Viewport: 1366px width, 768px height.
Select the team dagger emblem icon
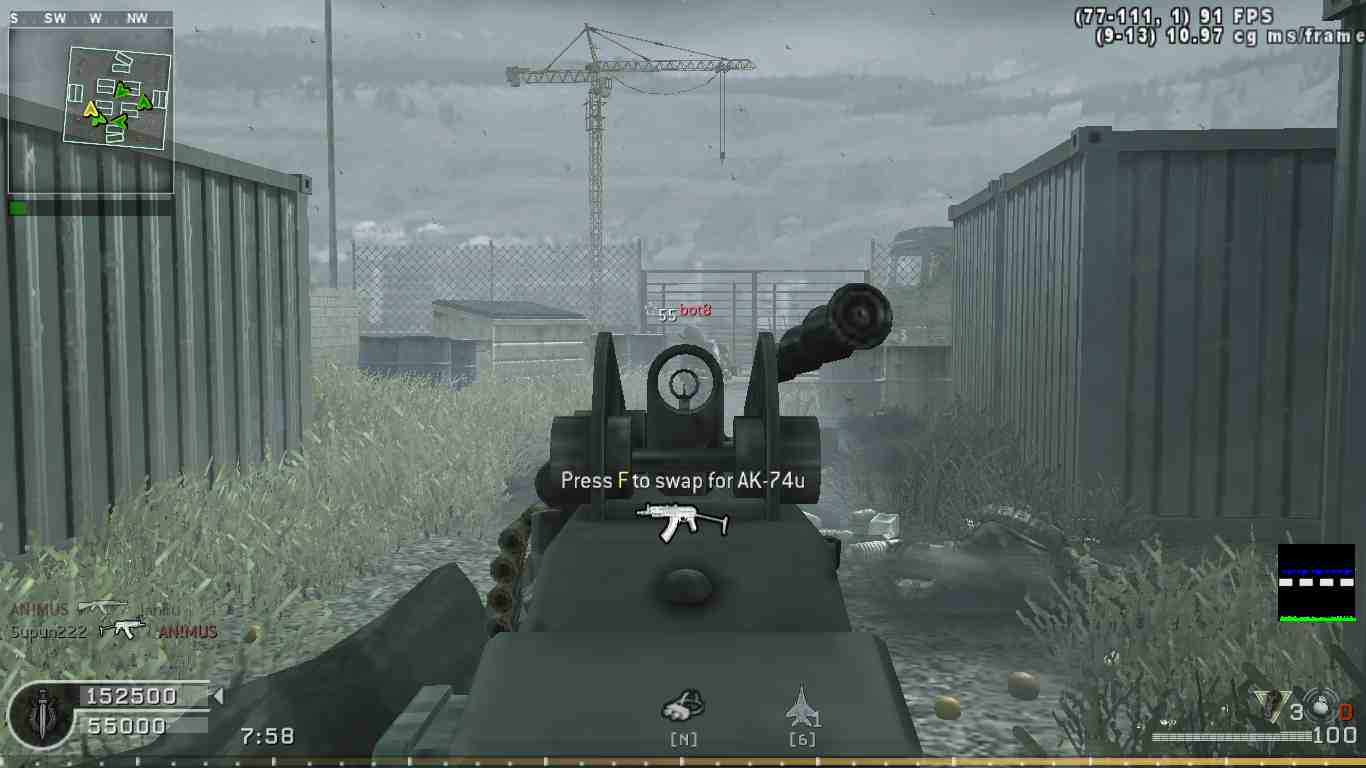(x=40, y=714)
